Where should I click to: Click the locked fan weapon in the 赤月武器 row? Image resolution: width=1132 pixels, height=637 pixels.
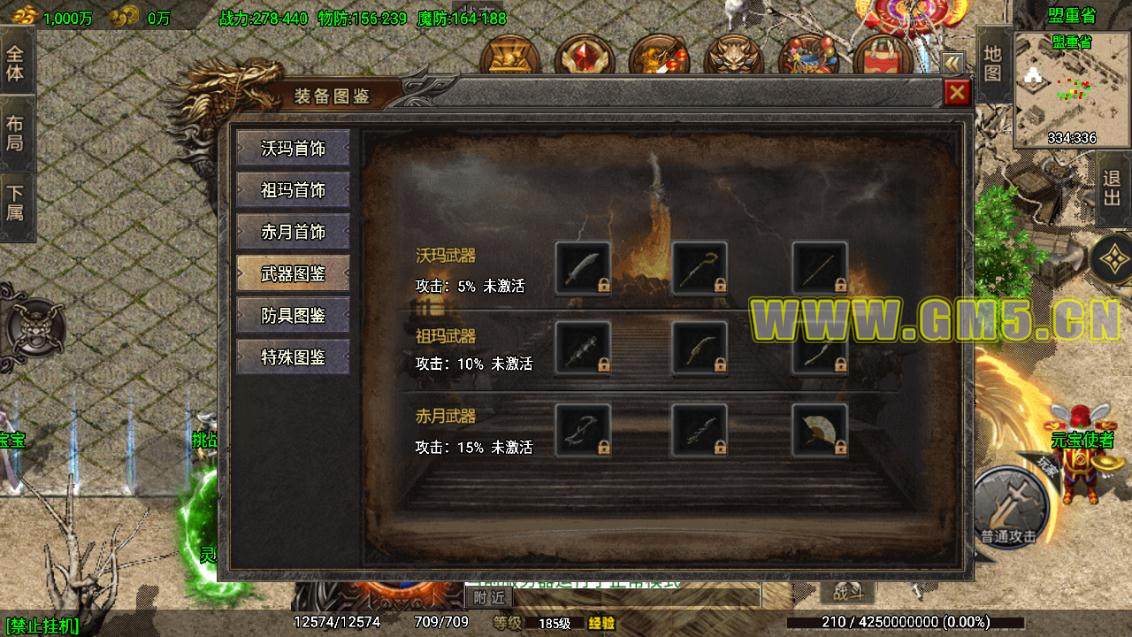[x=820, y=430]
